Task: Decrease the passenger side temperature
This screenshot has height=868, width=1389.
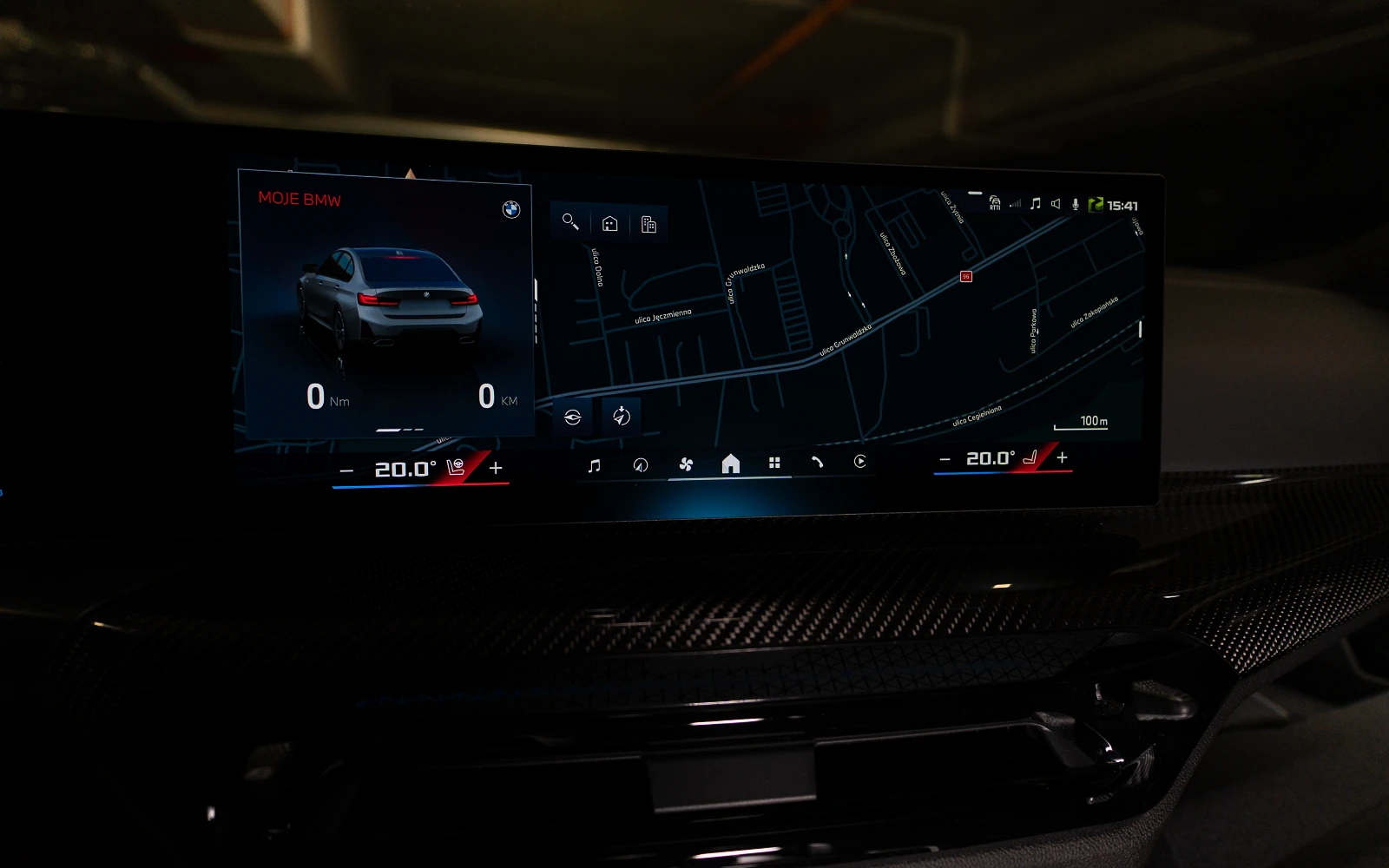Action: (945, 459)
